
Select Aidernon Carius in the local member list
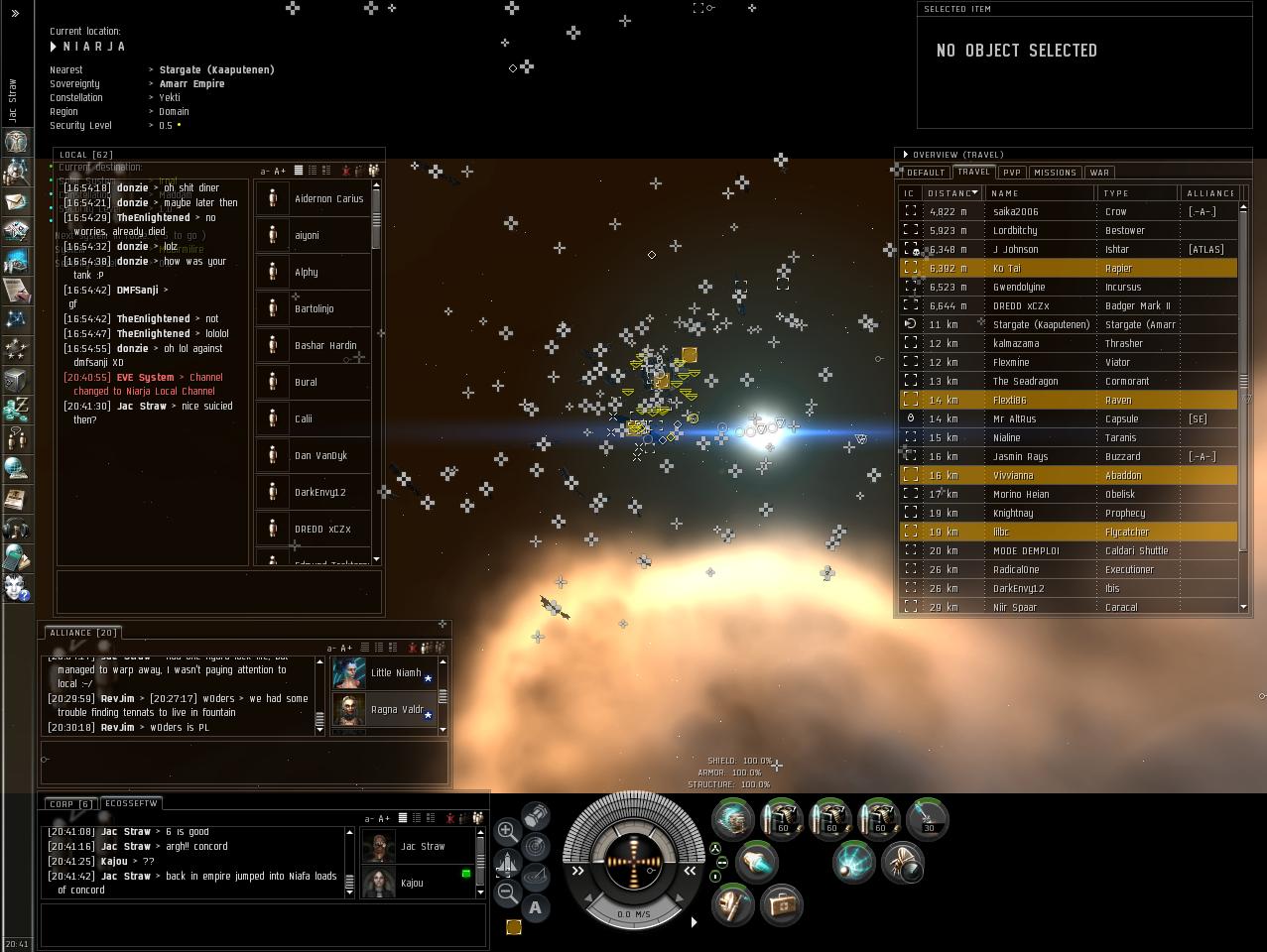[x=328, y=199]
